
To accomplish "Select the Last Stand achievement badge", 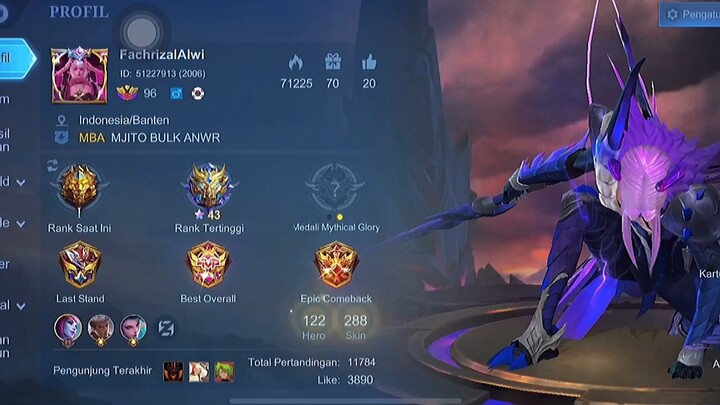I will [79, 265].
